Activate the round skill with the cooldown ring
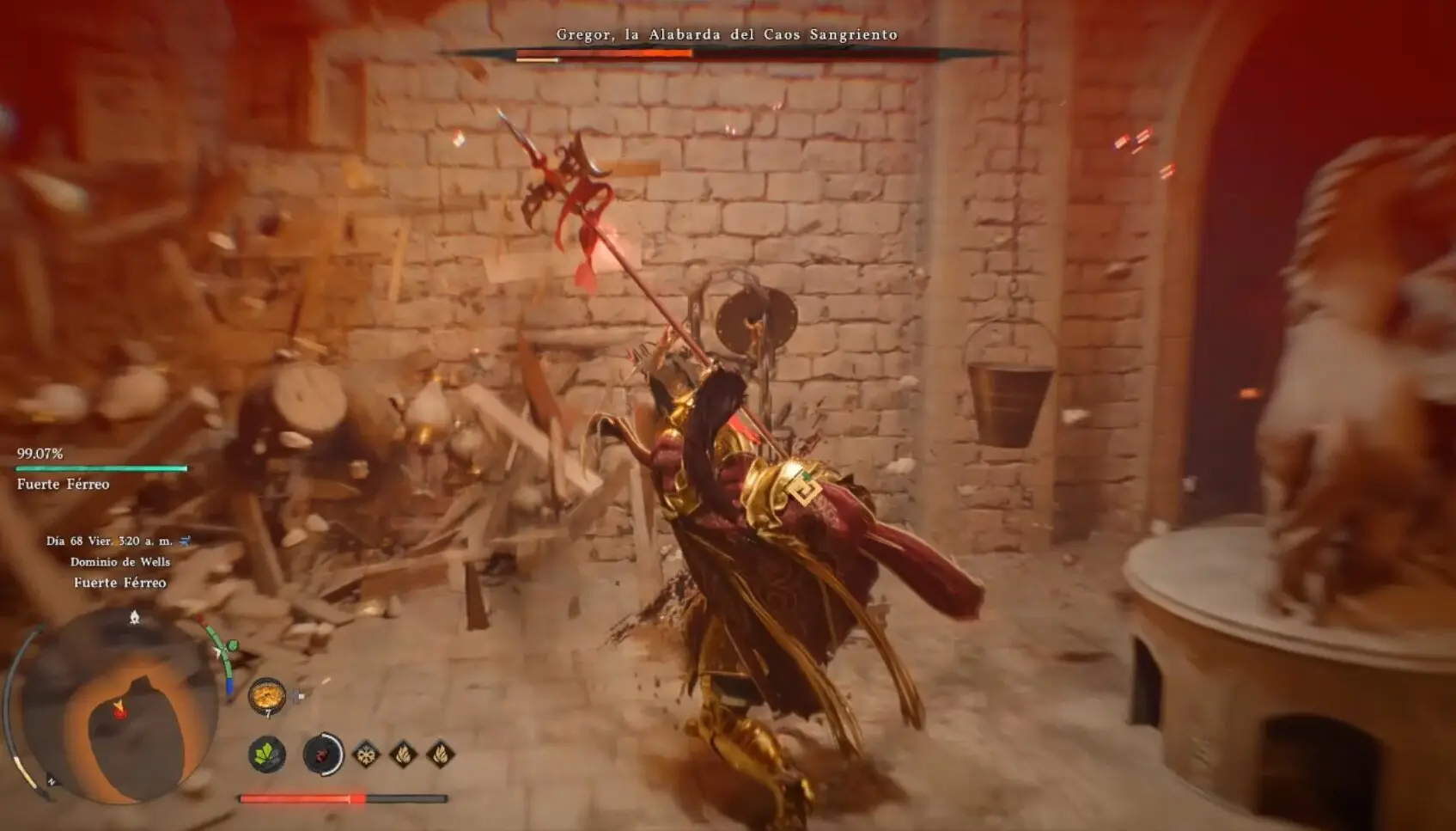1456x831 pixels. (323, 755)
